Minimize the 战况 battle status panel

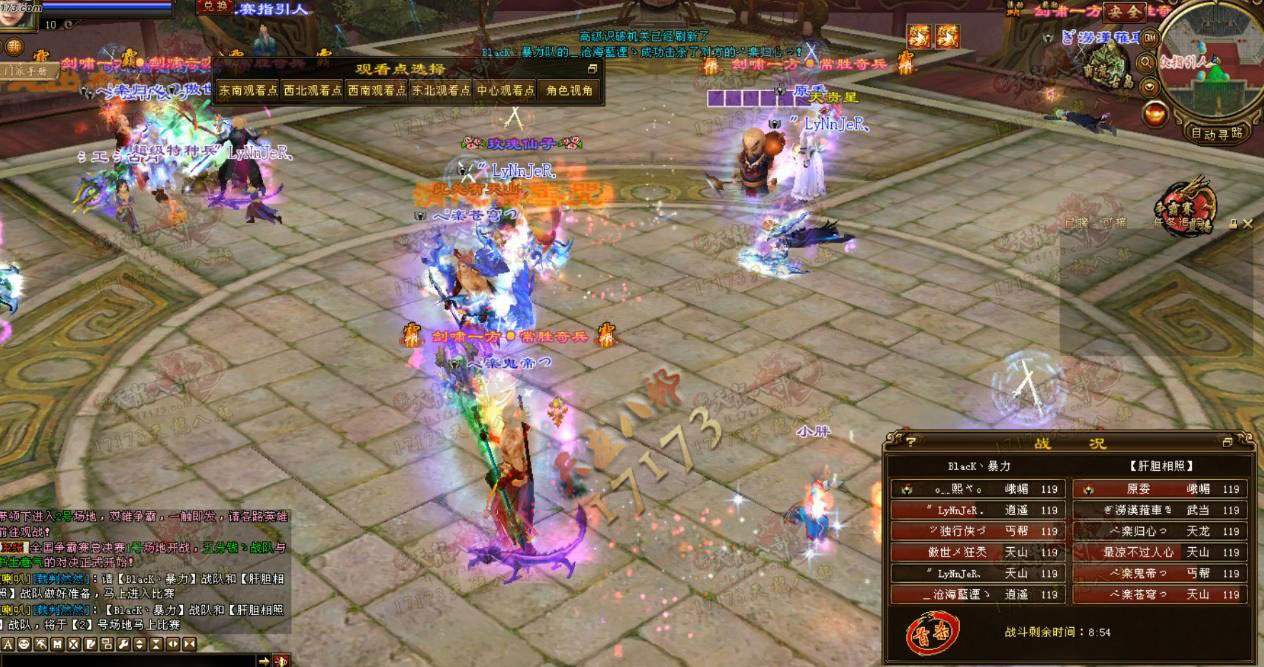tap(1227, 442)
